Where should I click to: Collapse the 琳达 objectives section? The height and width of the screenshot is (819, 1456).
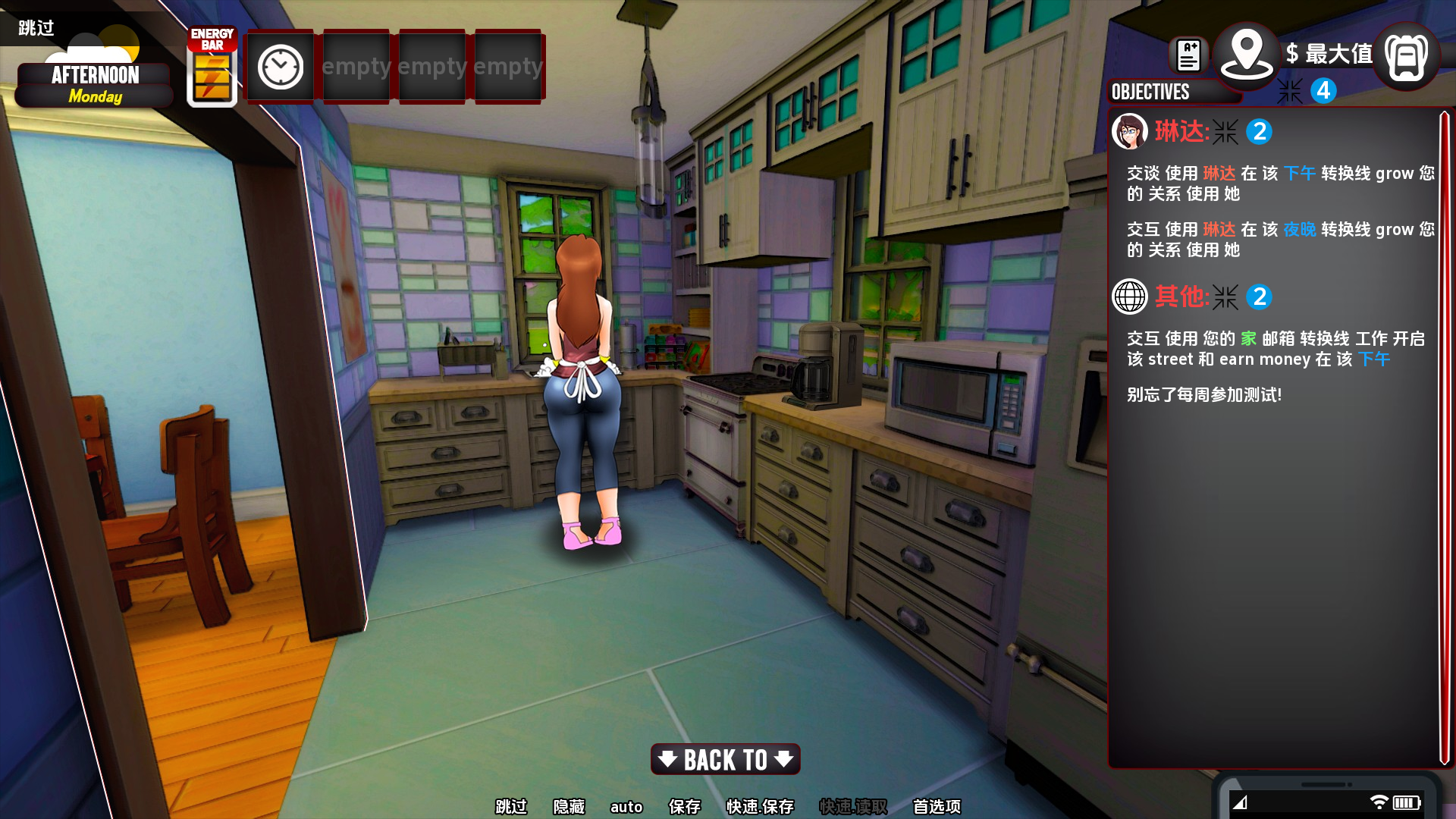point(1225,132)
